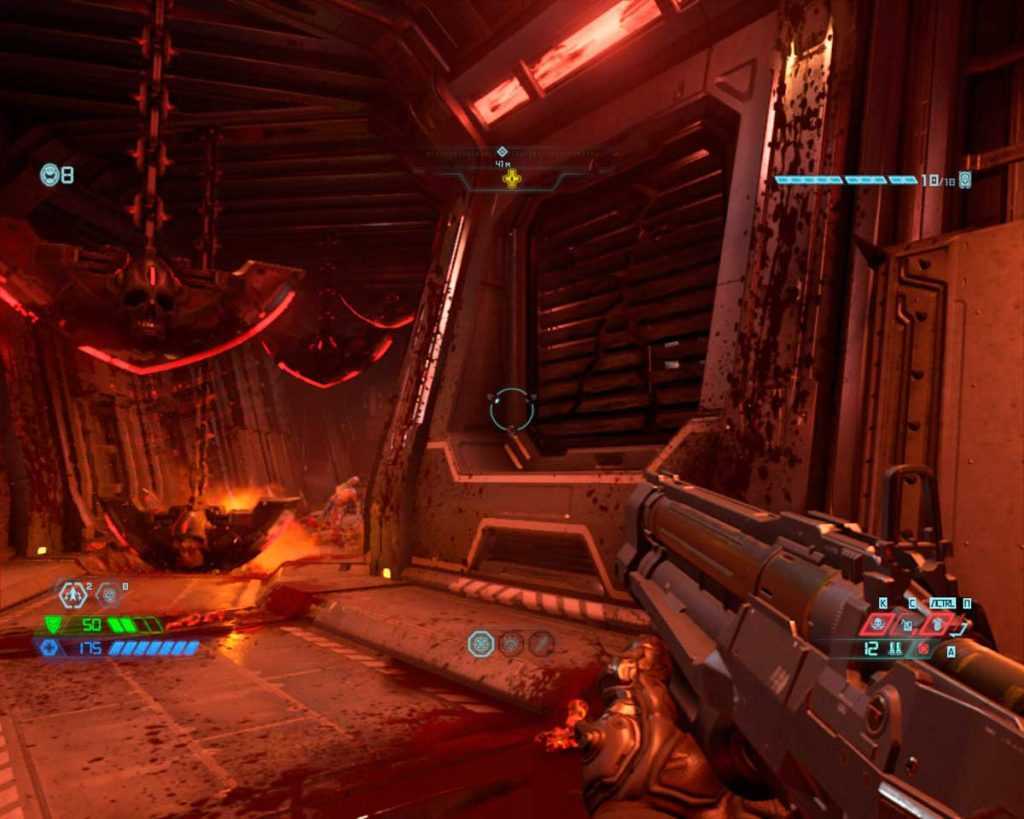The height and width of the screenshot is (819, 1024).
Task: Activate the red skull equipment icon
Action: (878, 624)
